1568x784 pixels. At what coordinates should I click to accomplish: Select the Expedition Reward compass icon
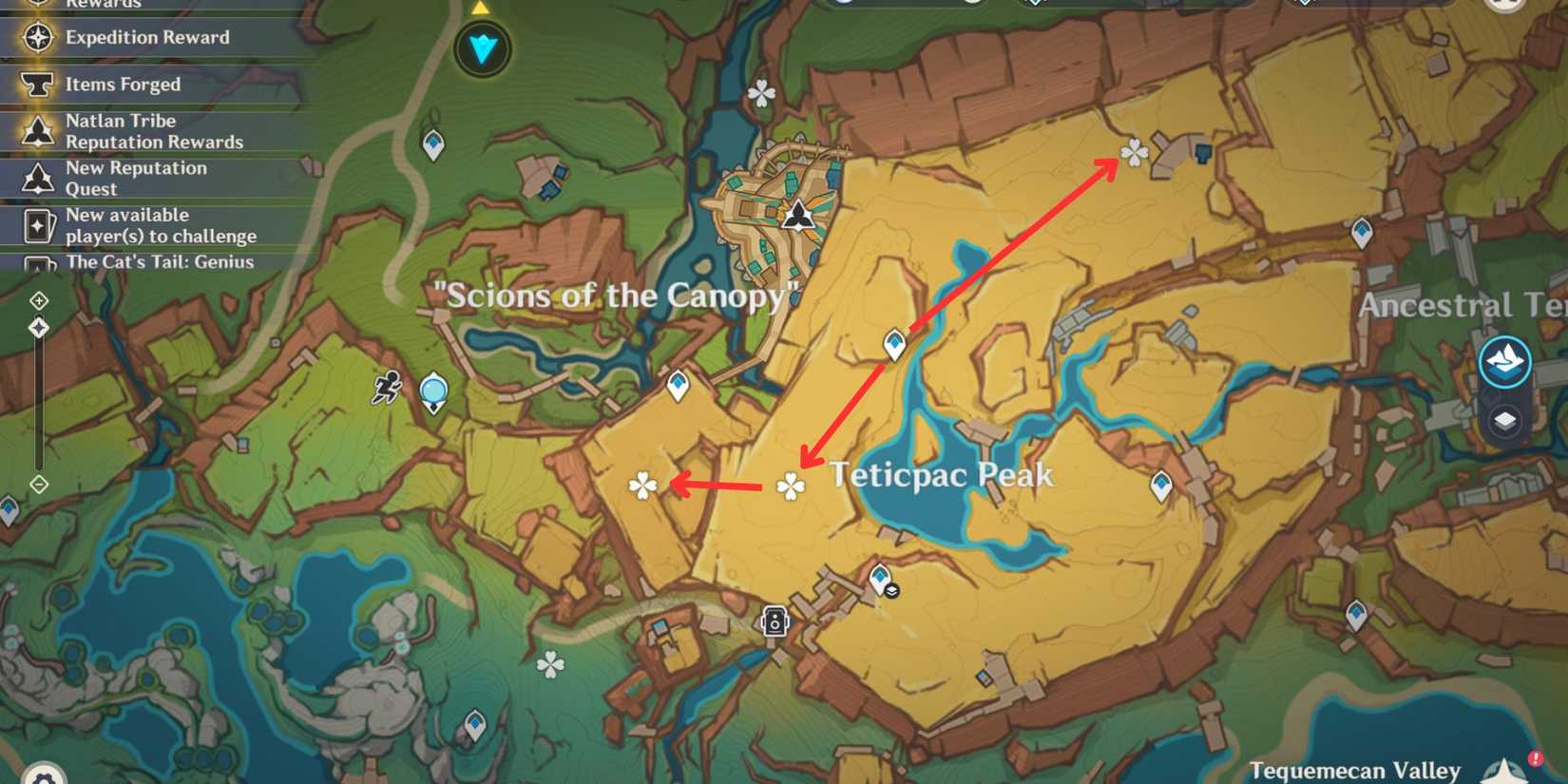(36, 37)
